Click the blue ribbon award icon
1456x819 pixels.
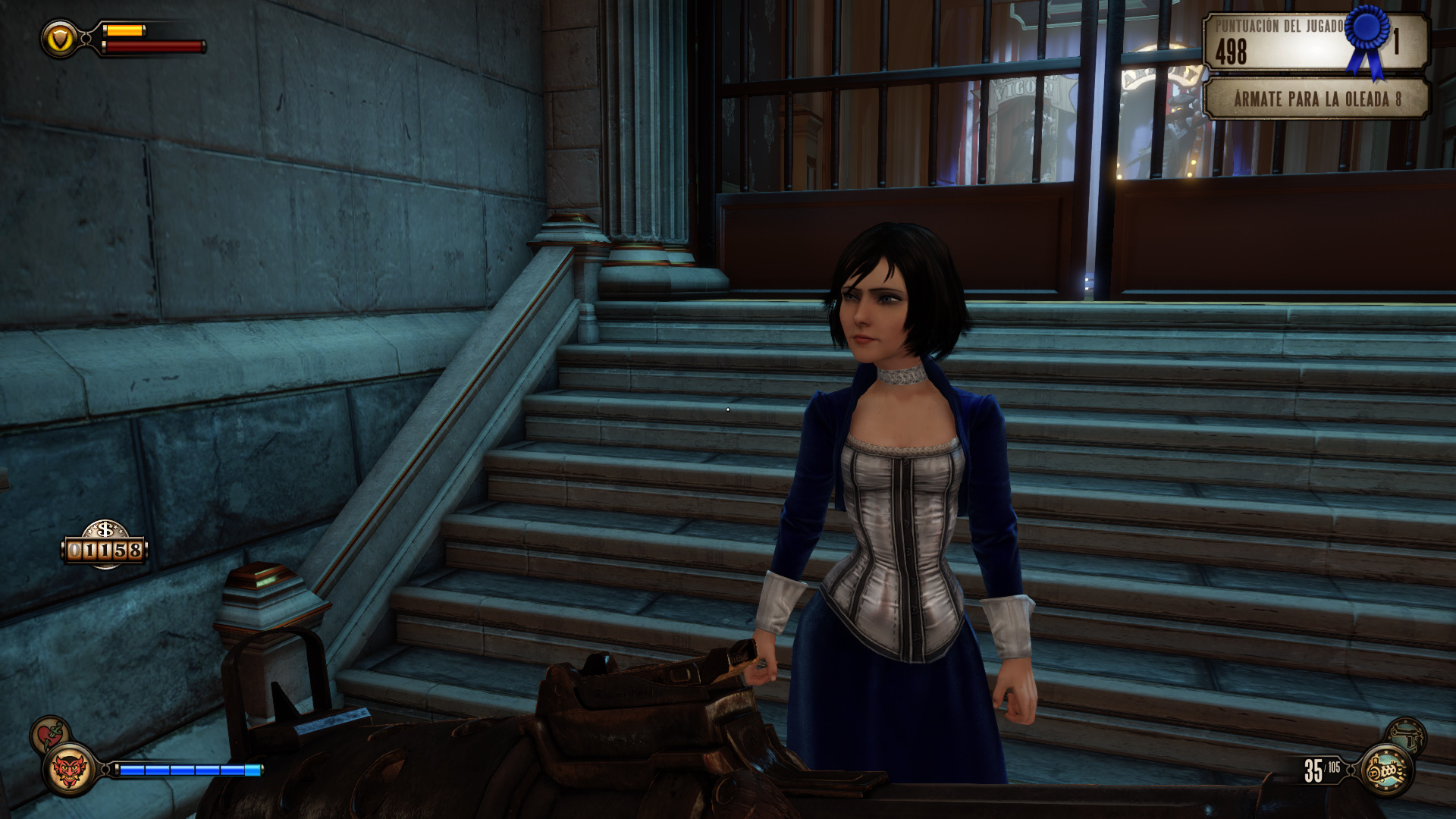[x=1368, y=38]
